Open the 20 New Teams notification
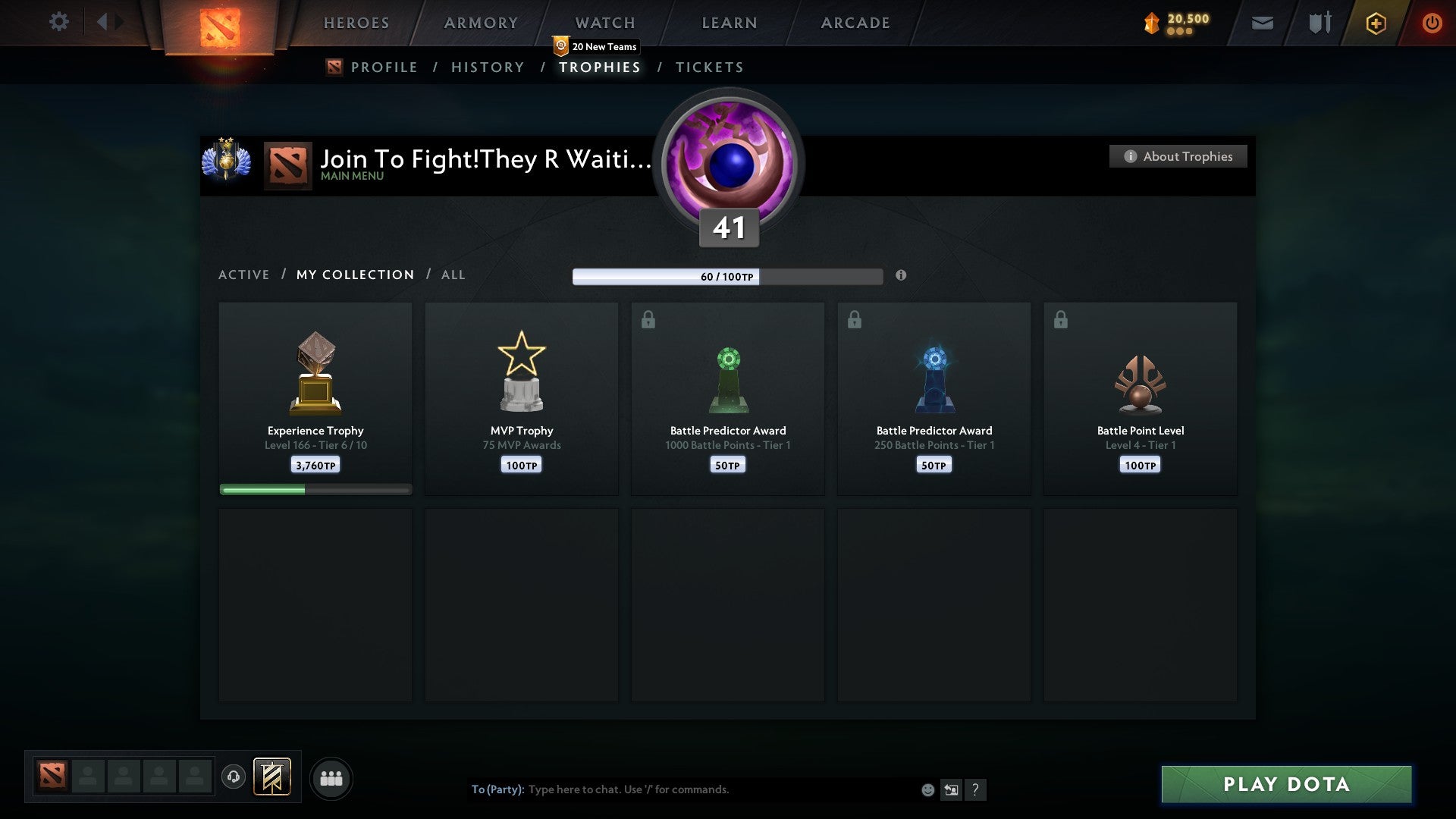1456x819 pixels. [x=596, y=45]
